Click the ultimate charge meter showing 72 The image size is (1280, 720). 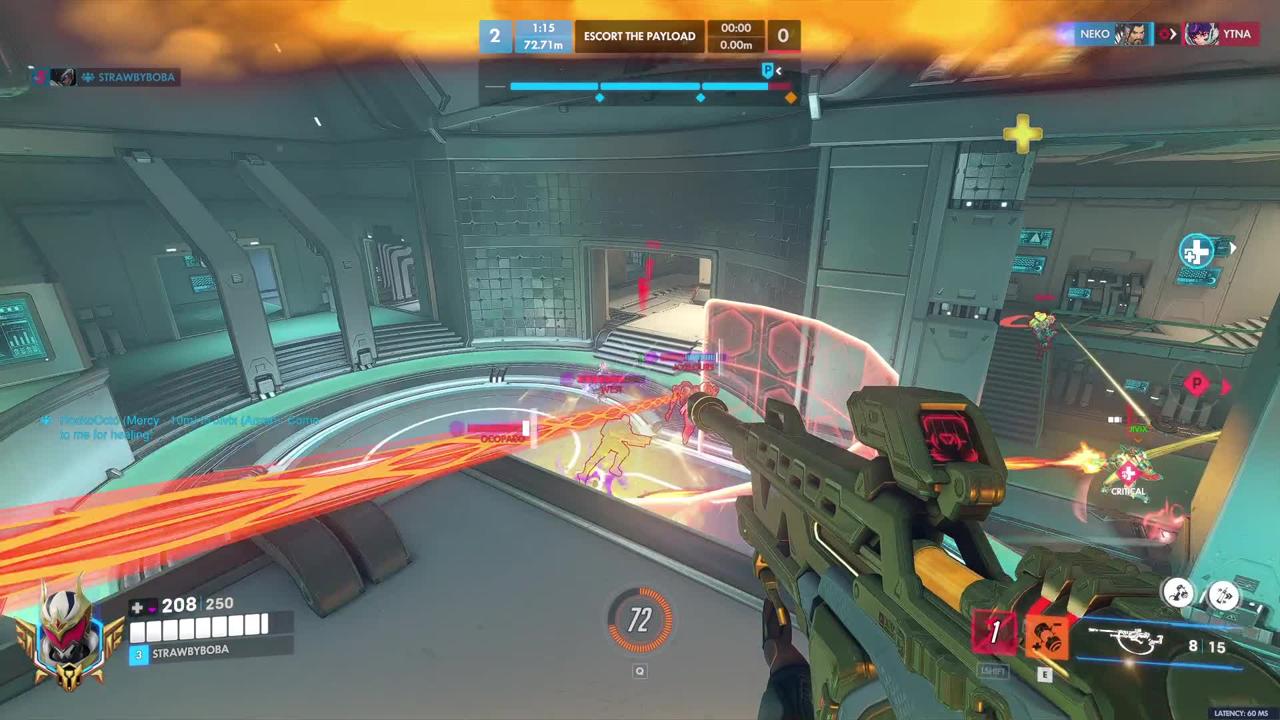tap(640, 621)
